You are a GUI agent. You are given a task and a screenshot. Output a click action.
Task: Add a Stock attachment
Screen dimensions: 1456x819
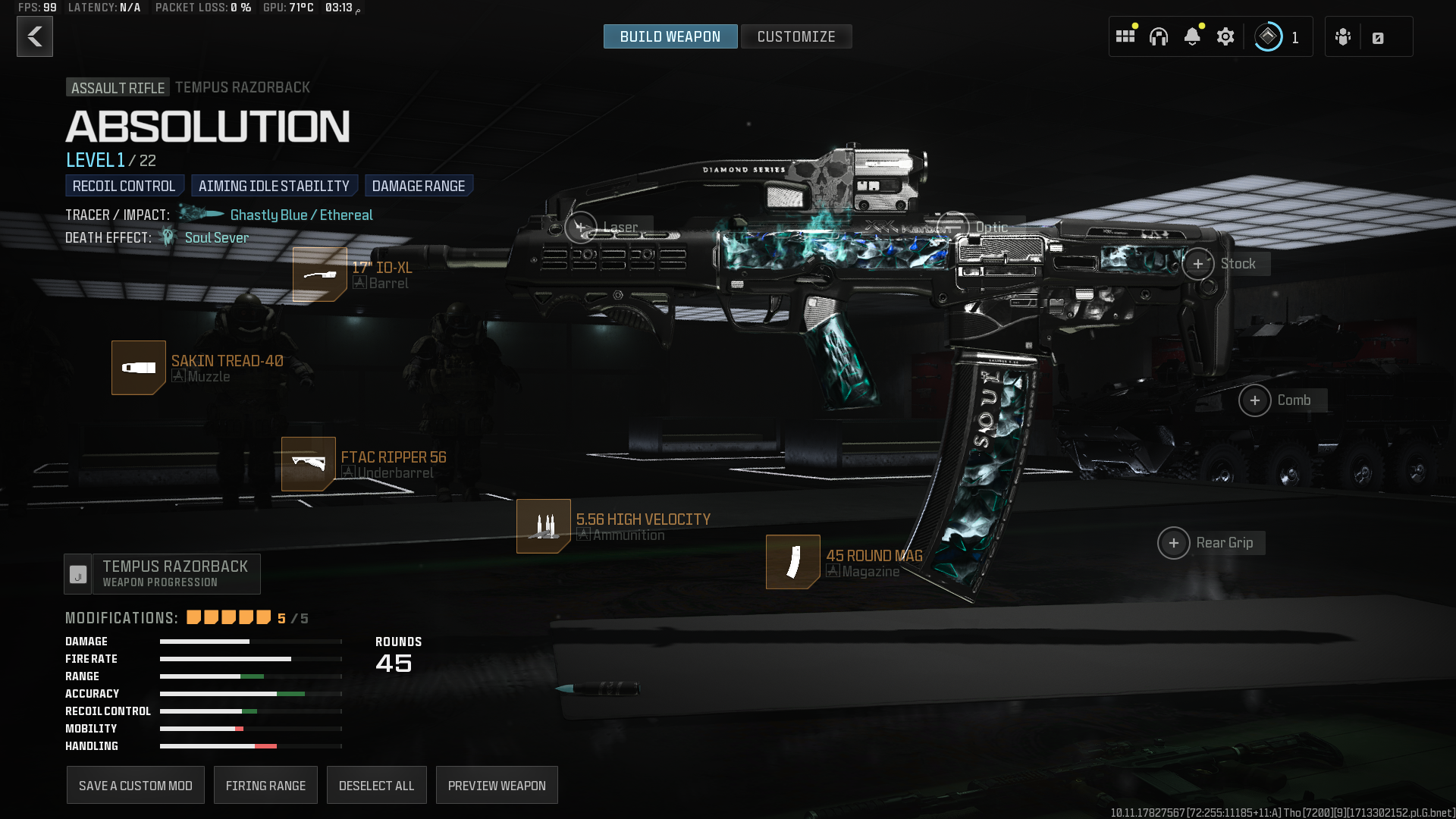click(1198, 264)
